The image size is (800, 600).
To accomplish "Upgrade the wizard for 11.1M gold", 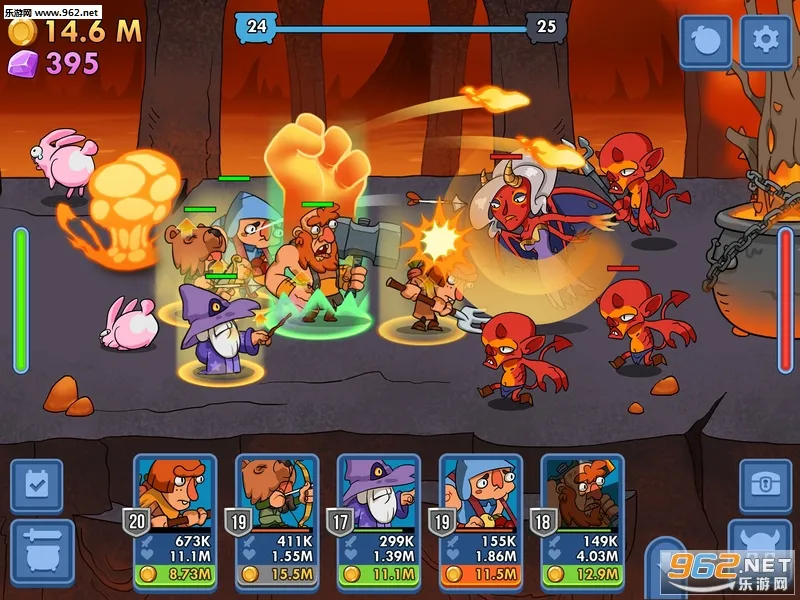I will 379,575.
